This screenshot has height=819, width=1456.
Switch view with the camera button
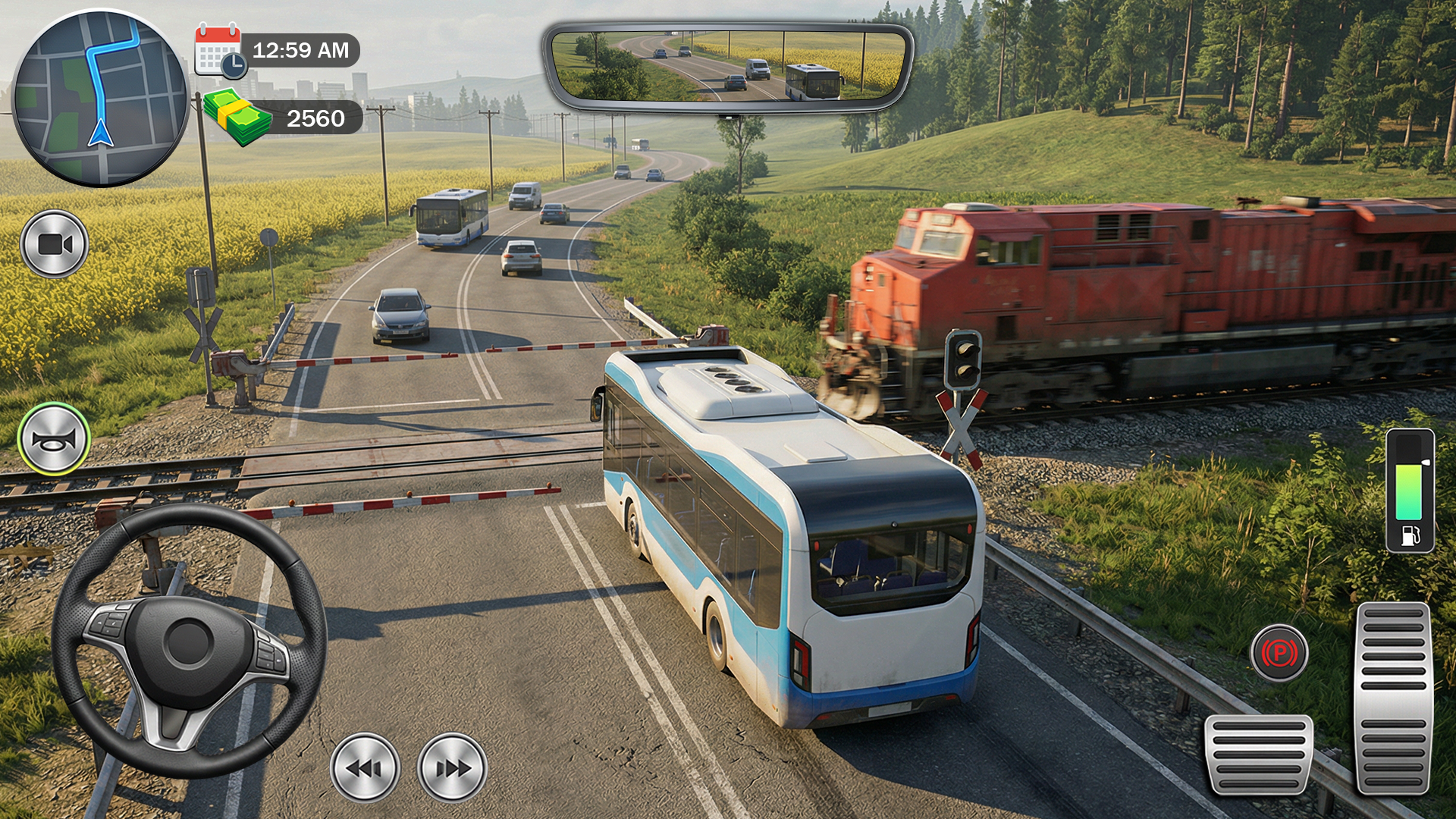click(x=54, y=244)
